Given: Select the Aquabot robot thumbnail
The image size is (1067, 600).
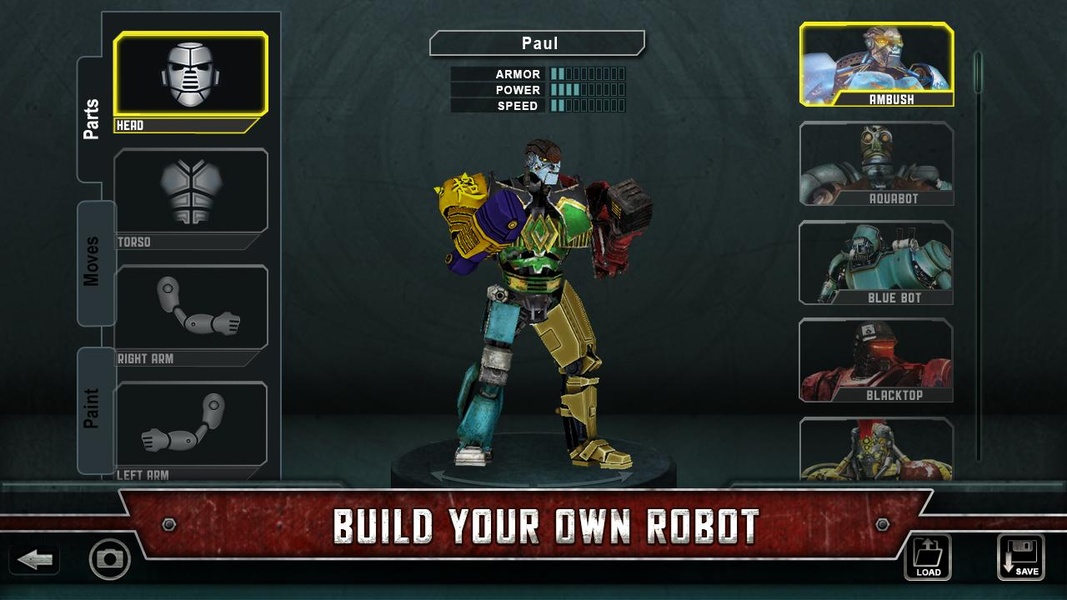Looking at the screenshot, I should click(876, 162).
